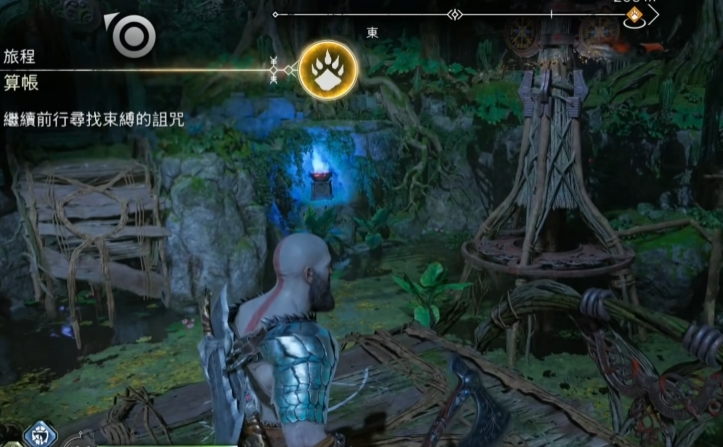
Task: Select the orange diamond marker on the compass
Action: point(633,16)
